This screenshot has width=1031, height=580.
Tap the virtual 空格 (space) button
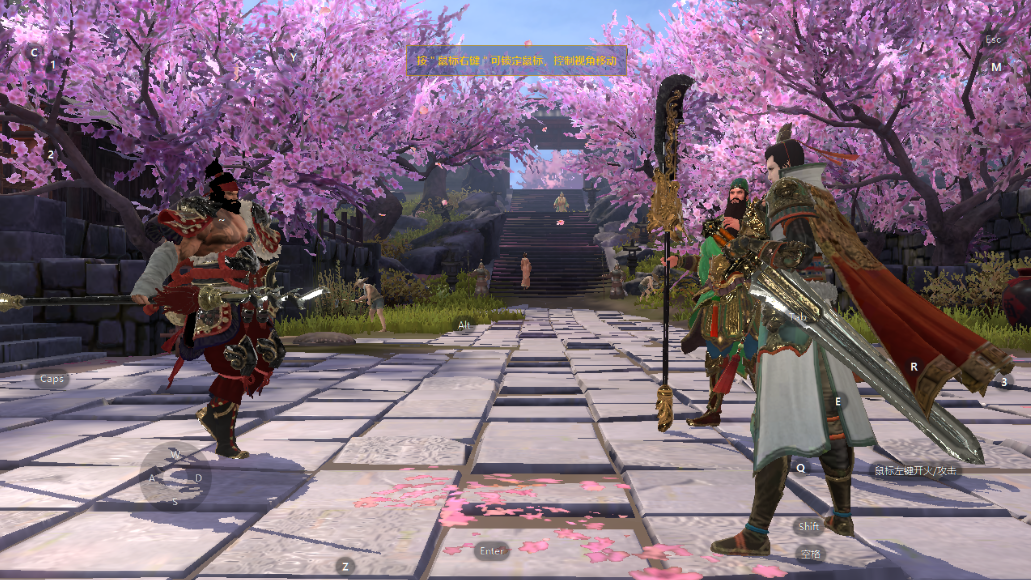click(809, 553)
